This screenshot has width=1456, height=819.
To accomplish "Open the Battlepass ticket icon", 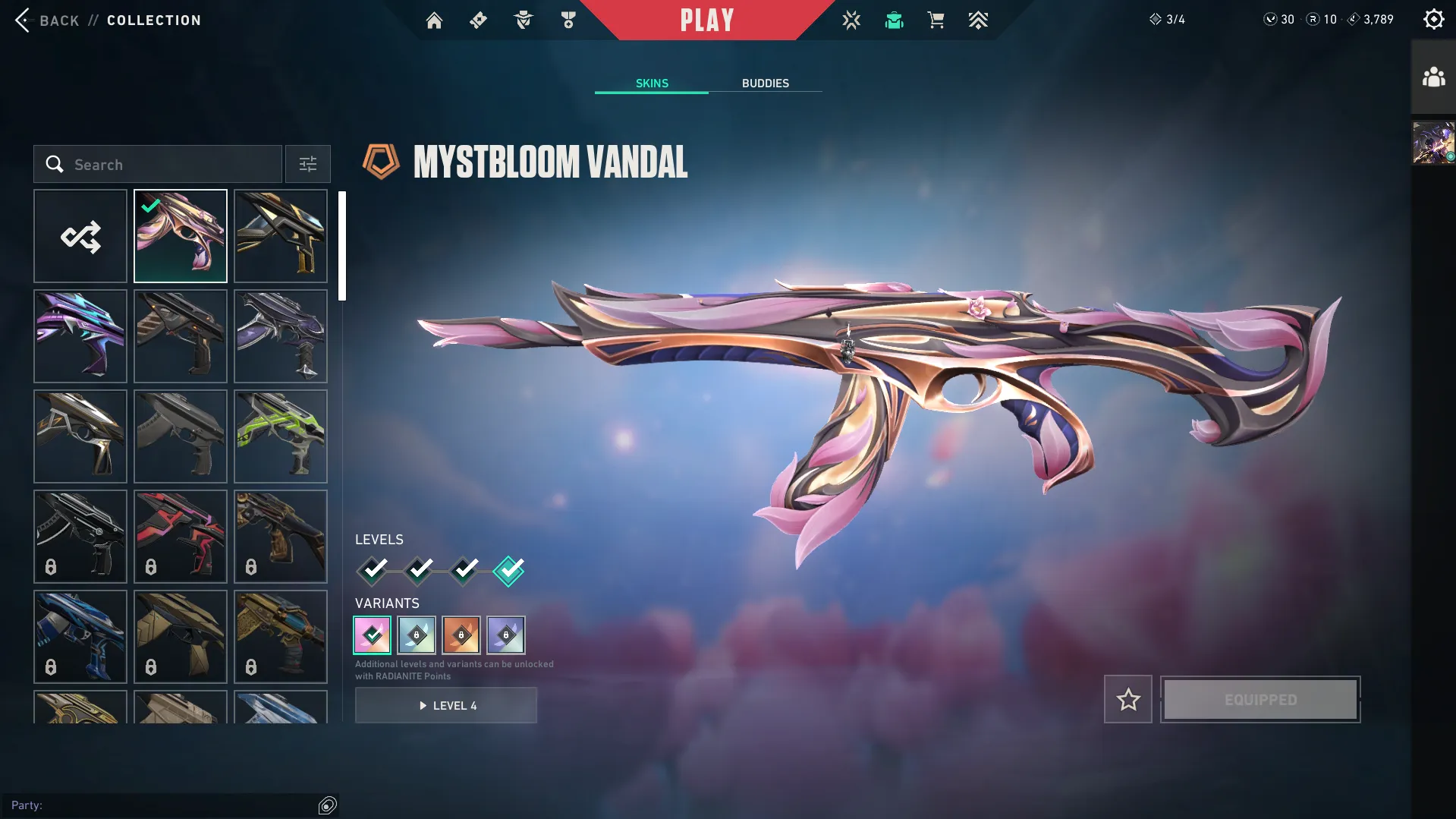I will [x=478, y=20].
